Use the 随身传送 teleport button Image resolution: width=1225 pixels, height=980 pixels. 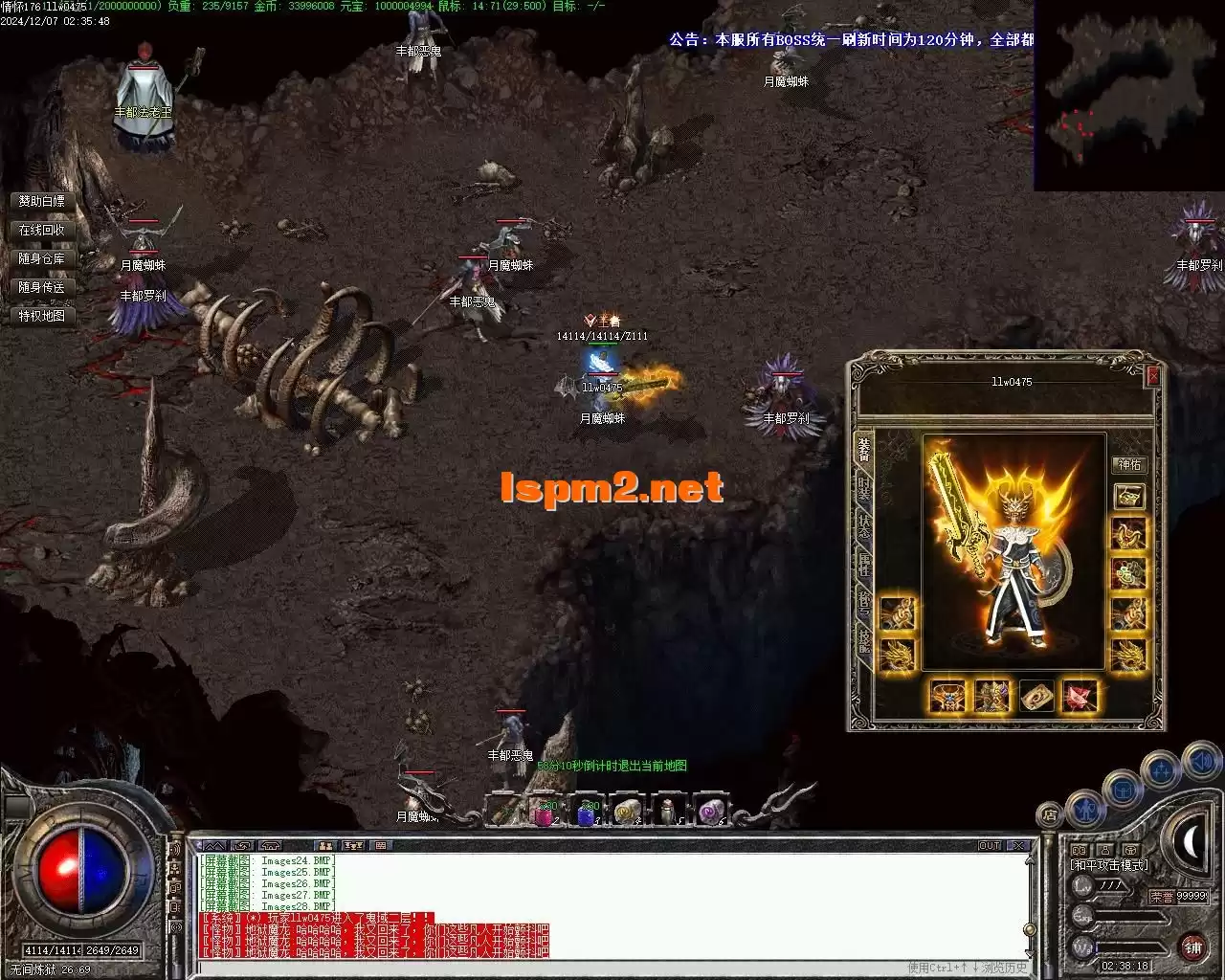coord(42,287)
